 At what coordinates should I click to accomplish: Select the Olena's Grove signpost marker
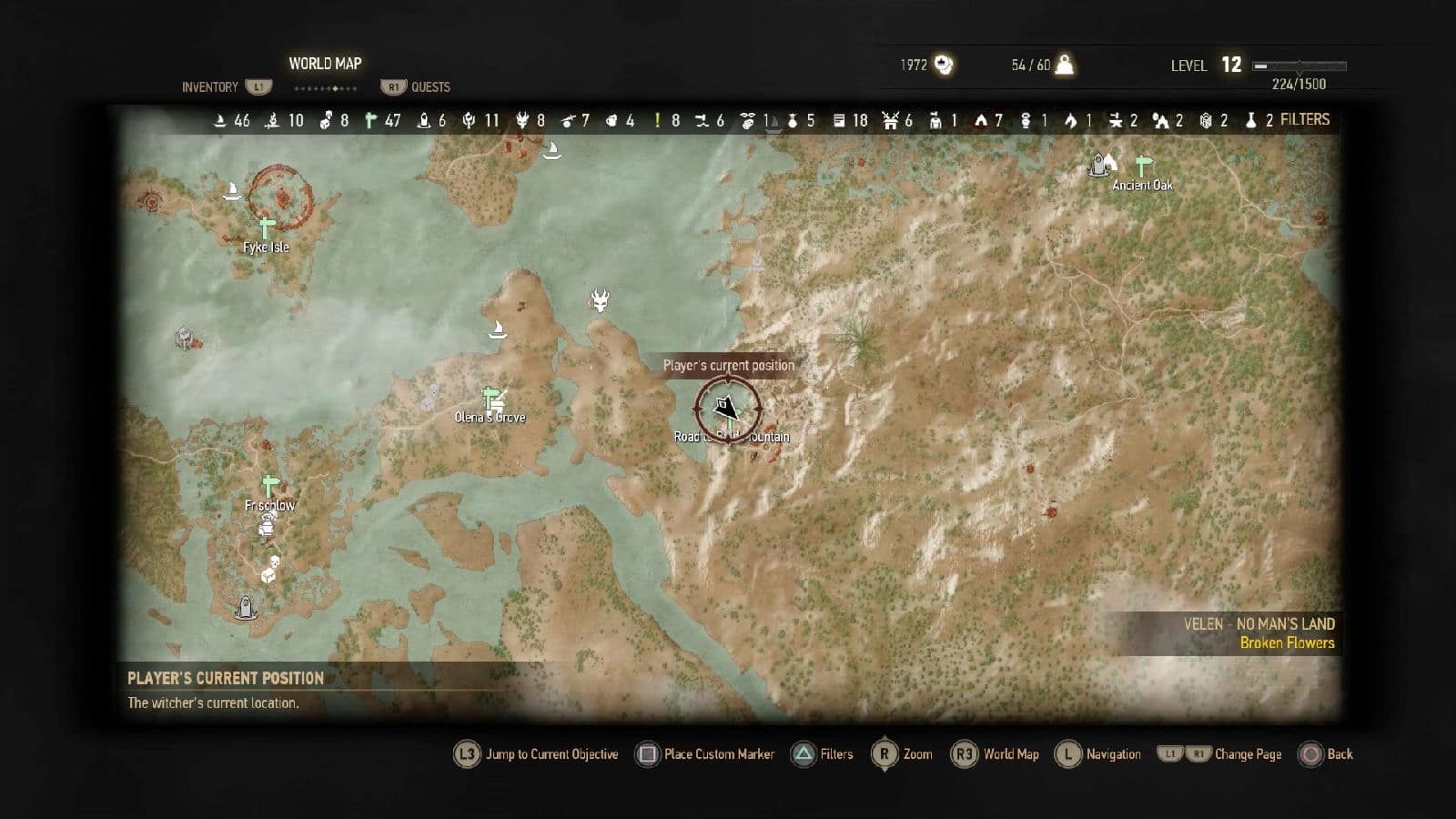pyautogui.click(x=492, y=399)
